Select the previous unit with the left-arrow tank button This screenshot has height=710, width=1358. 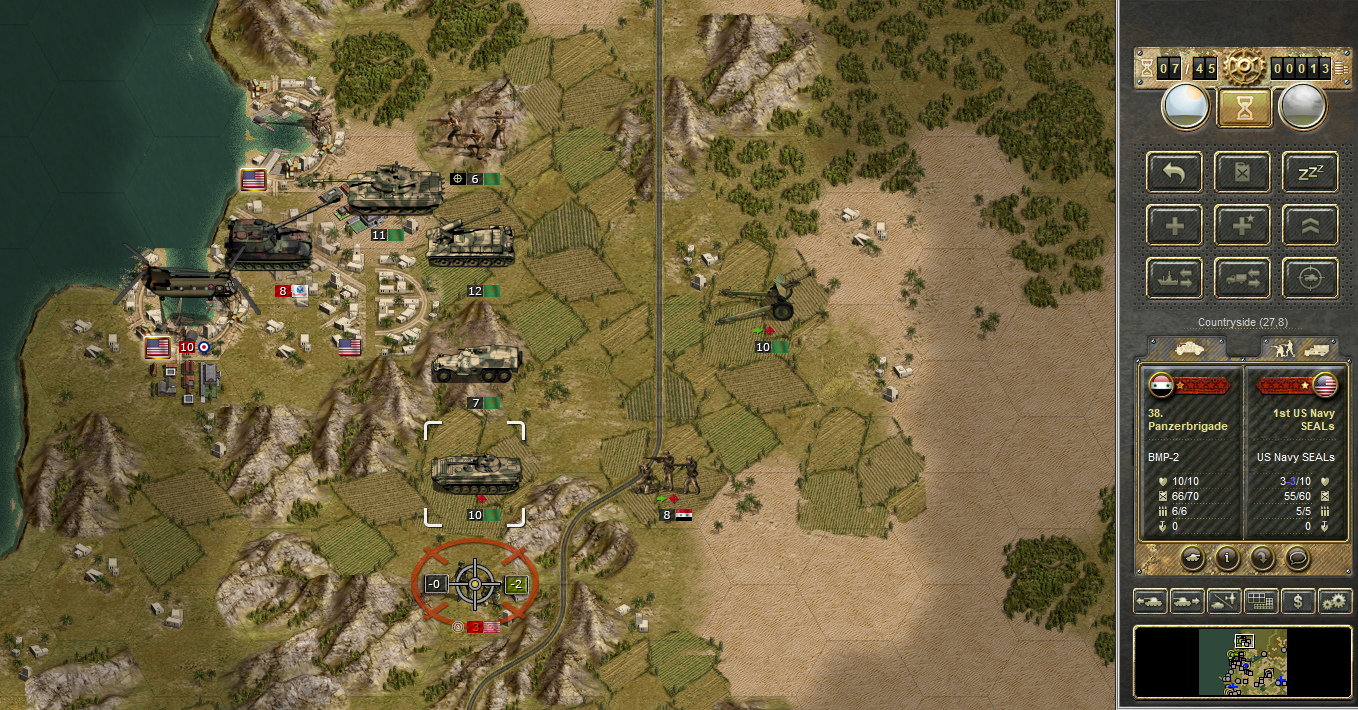tap(1151, 601)
